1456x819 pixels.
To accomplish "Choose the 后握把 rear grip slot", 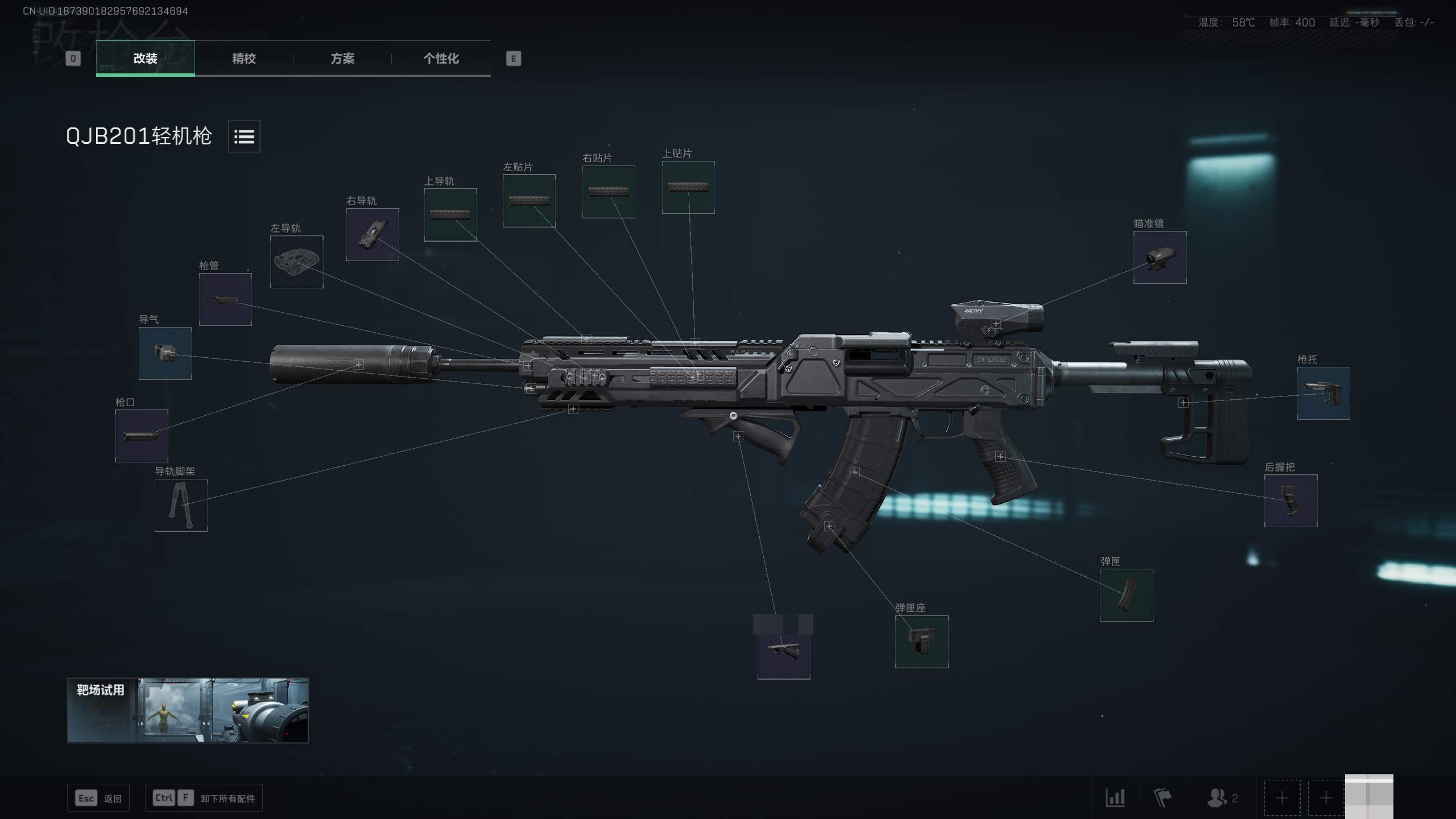I will [1290, 500].
